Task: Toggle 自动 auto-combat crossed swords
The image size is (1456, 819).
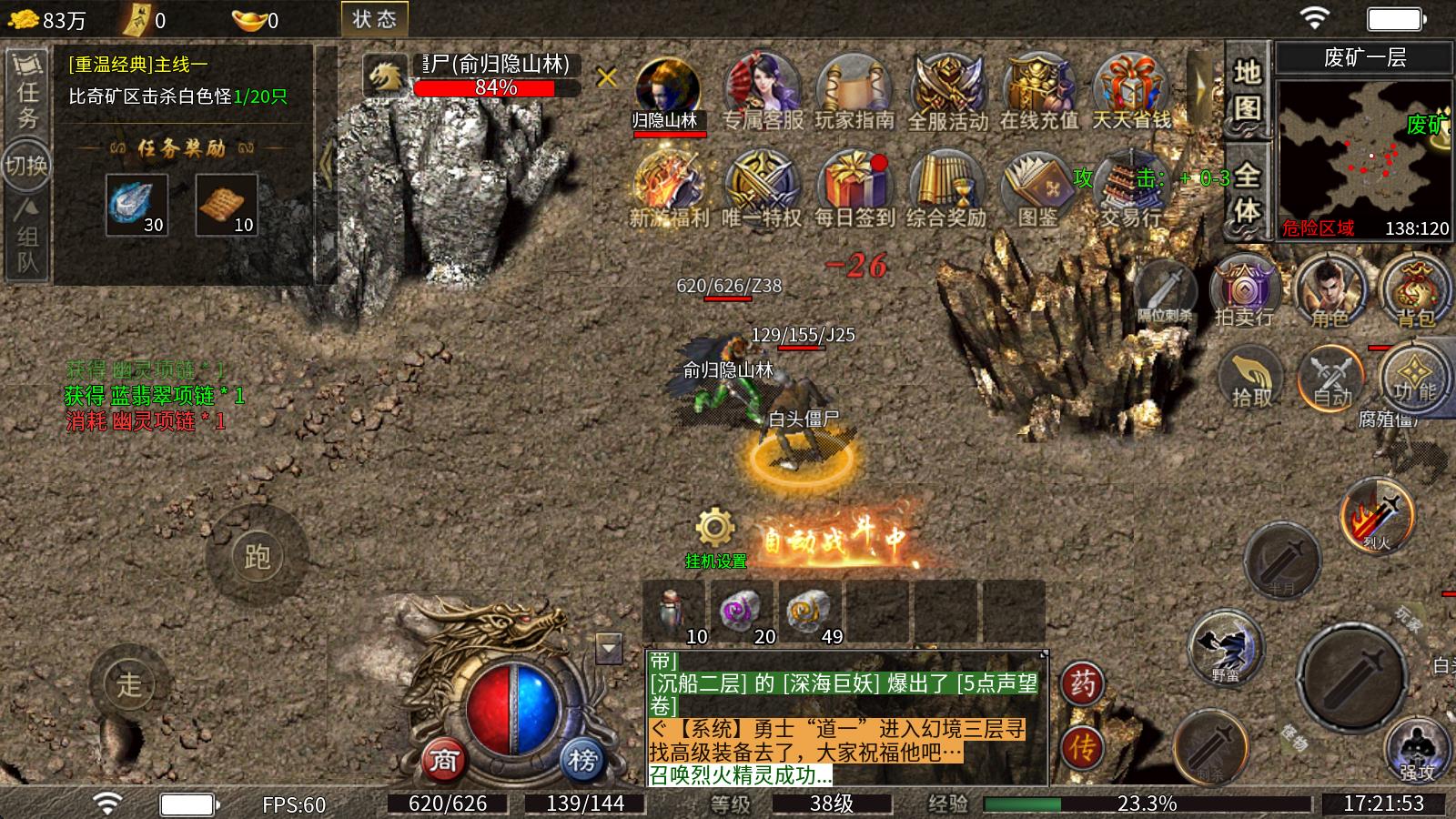Action: [x=1332, y=378]
